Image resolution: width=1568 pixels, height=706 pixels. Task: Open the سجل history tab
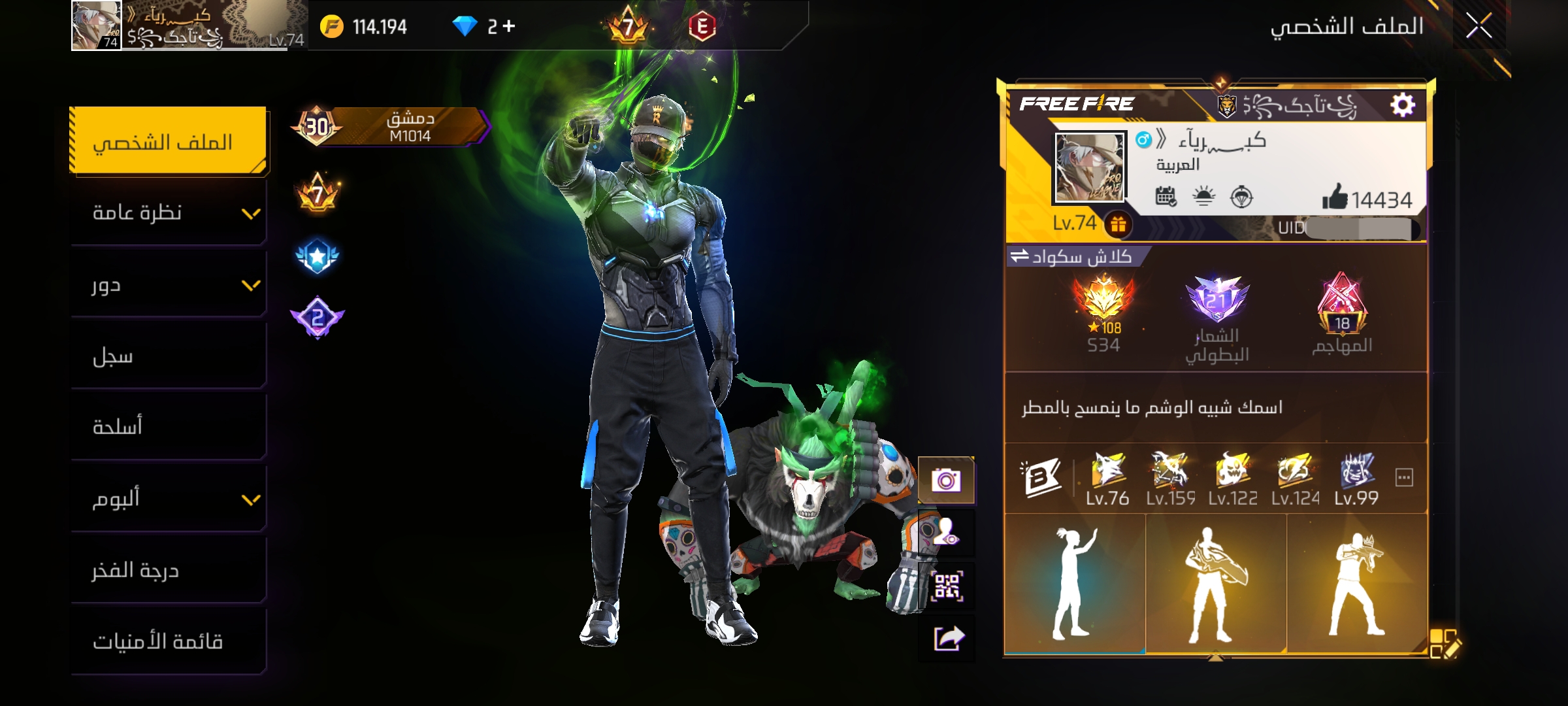click(168, 356)
